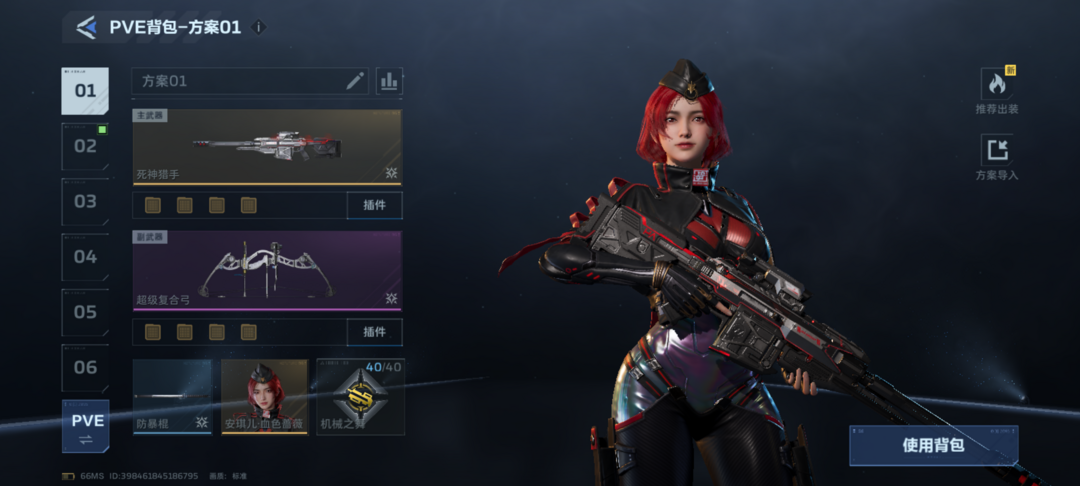Select the 死神猎手 primary weapon slot

pos(267,147)
